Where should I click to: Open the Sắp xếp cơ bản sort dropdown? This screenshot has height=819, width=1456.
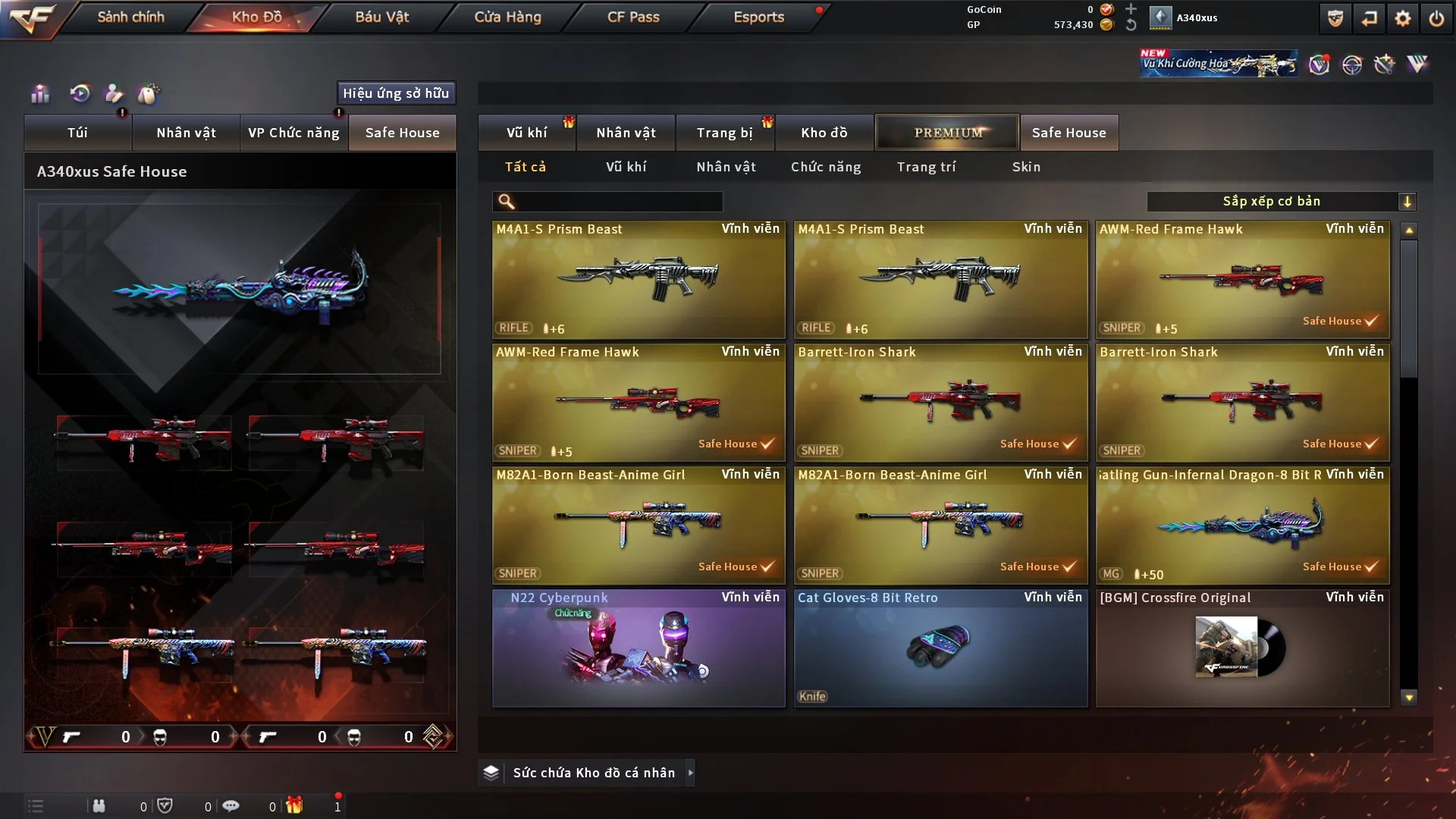[x=1281, y=202]
